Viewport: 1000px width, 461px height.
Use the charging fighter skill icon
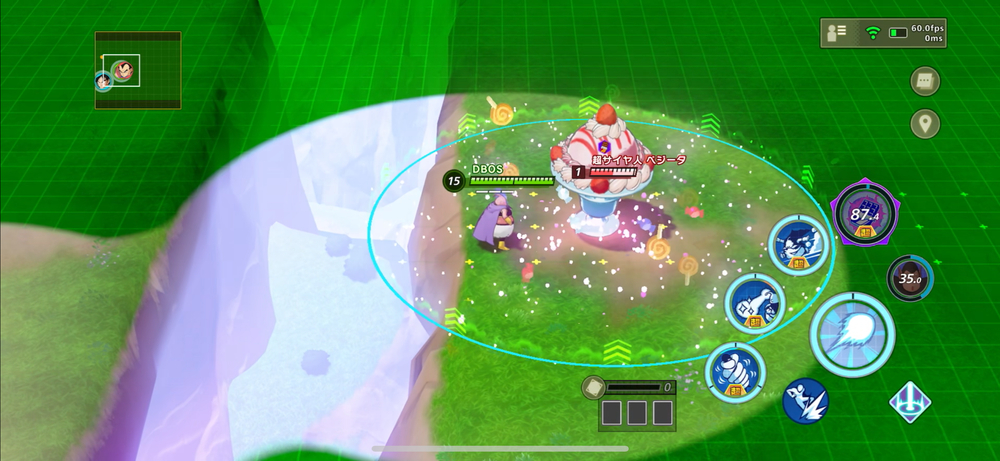800,245
